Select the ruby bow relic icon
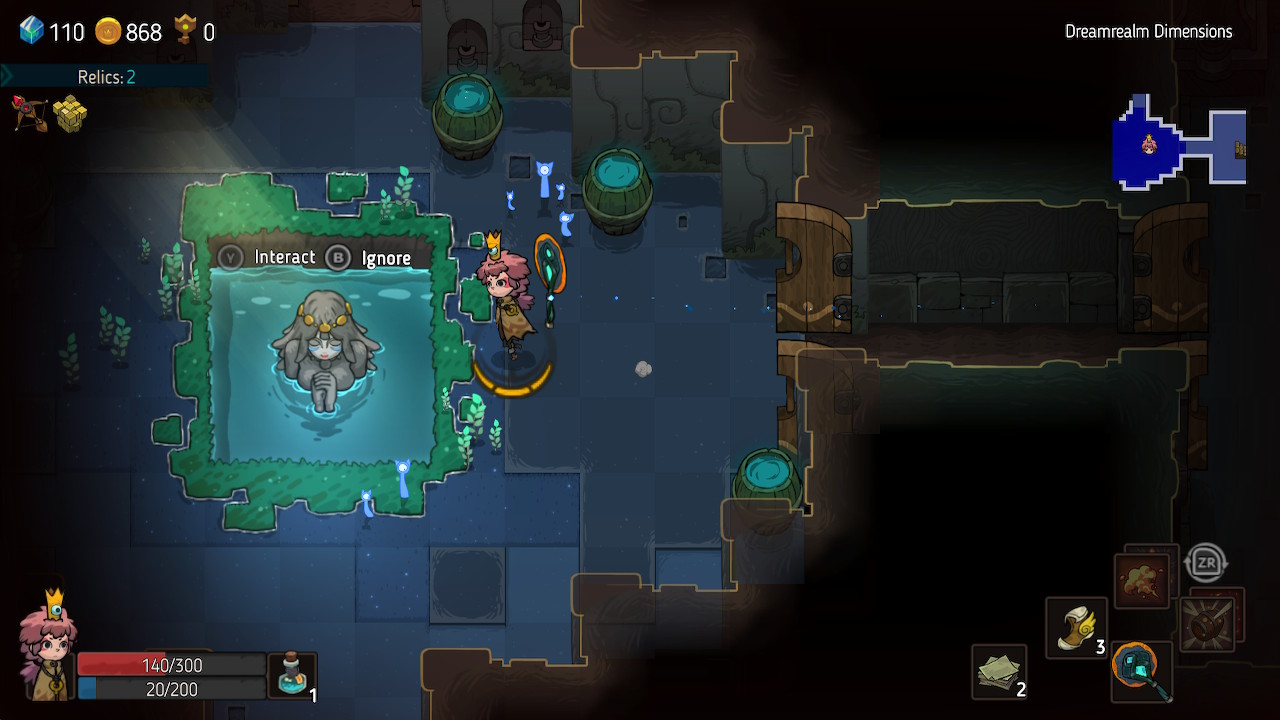1280x720 pixels. tap(29, 113)
